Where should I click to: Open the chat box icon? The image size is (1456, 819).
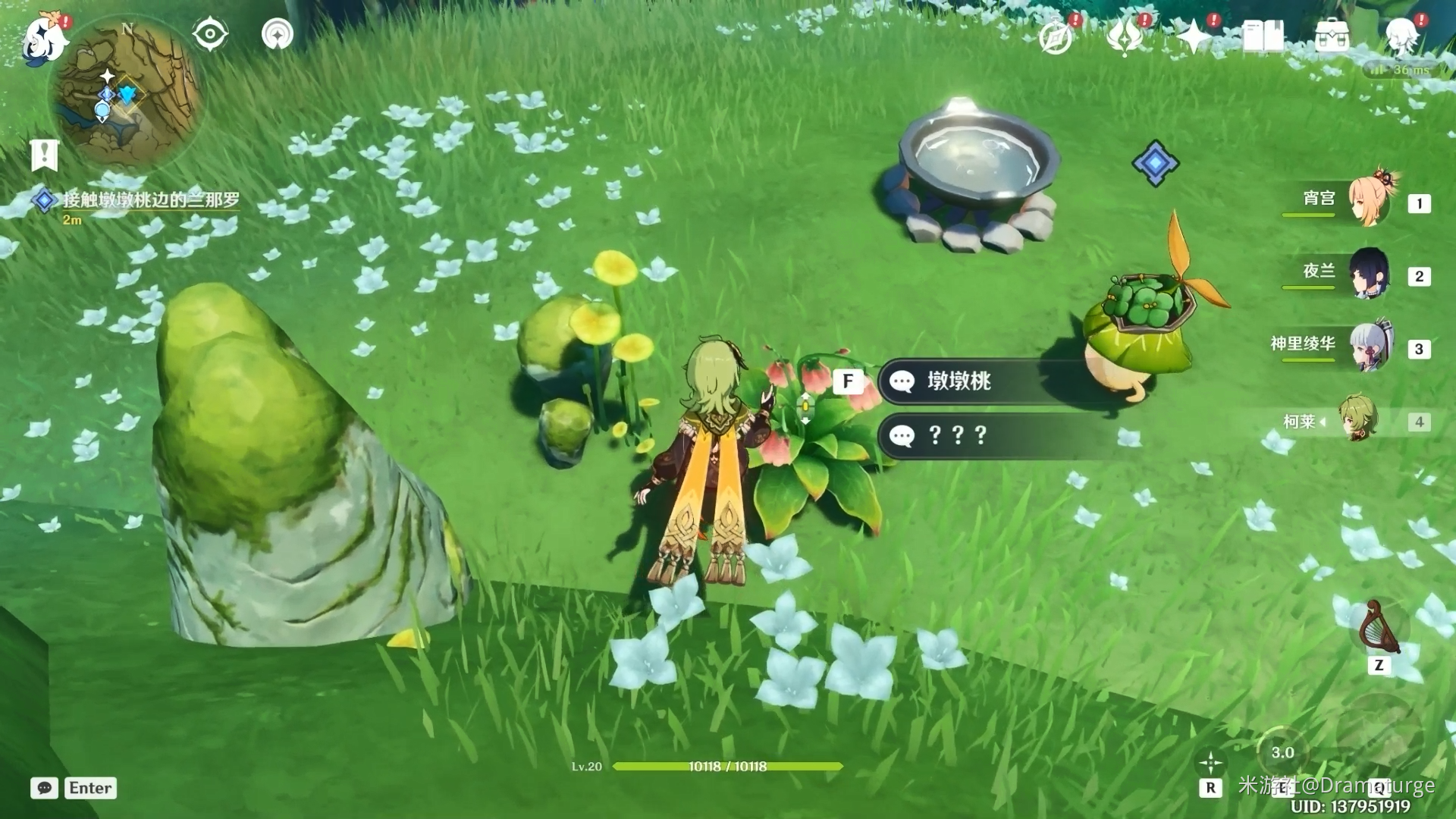[44, 788]
